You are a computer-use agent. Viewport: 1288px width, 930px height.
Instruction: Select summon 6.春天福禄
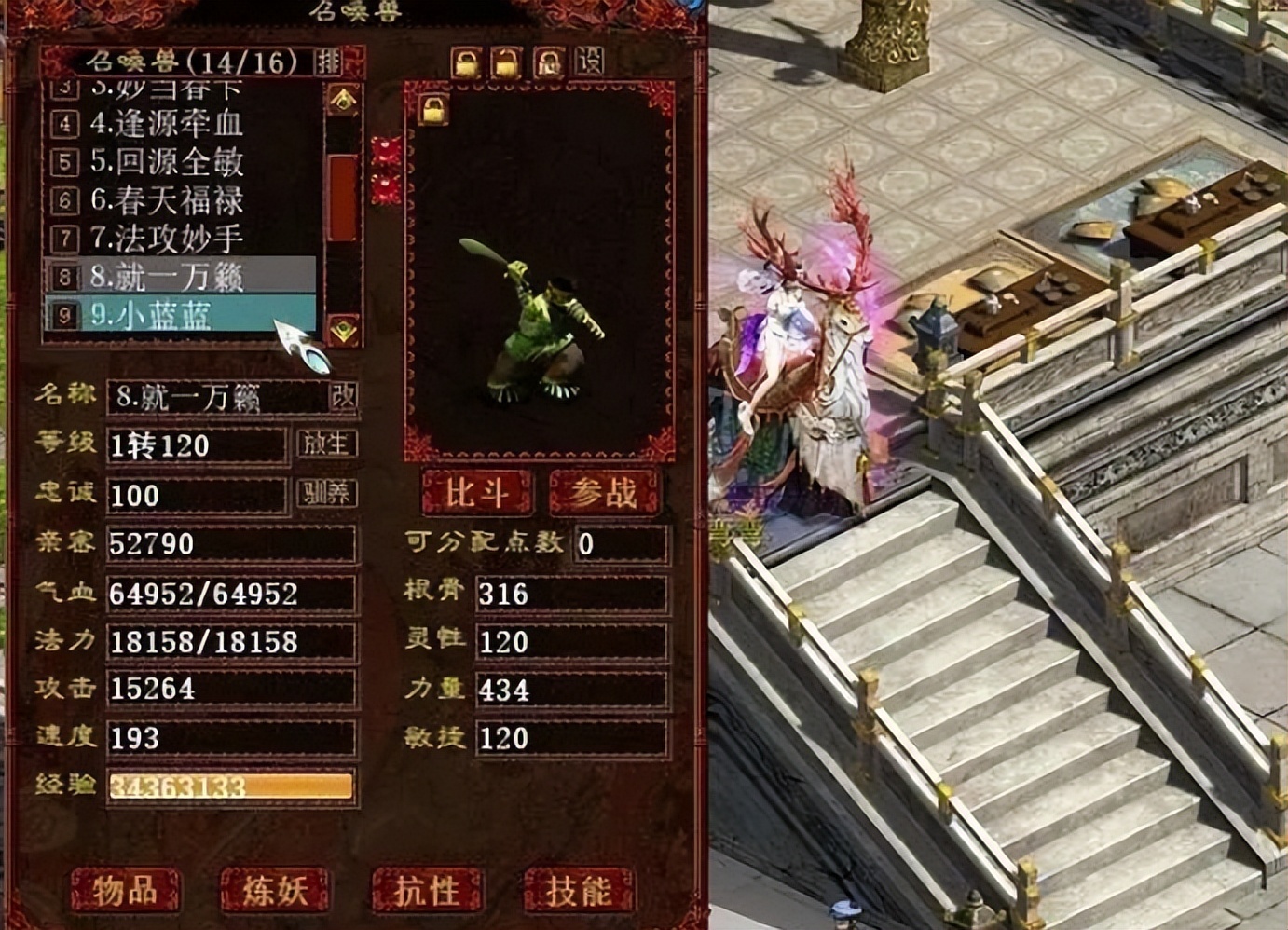[168, 199]
